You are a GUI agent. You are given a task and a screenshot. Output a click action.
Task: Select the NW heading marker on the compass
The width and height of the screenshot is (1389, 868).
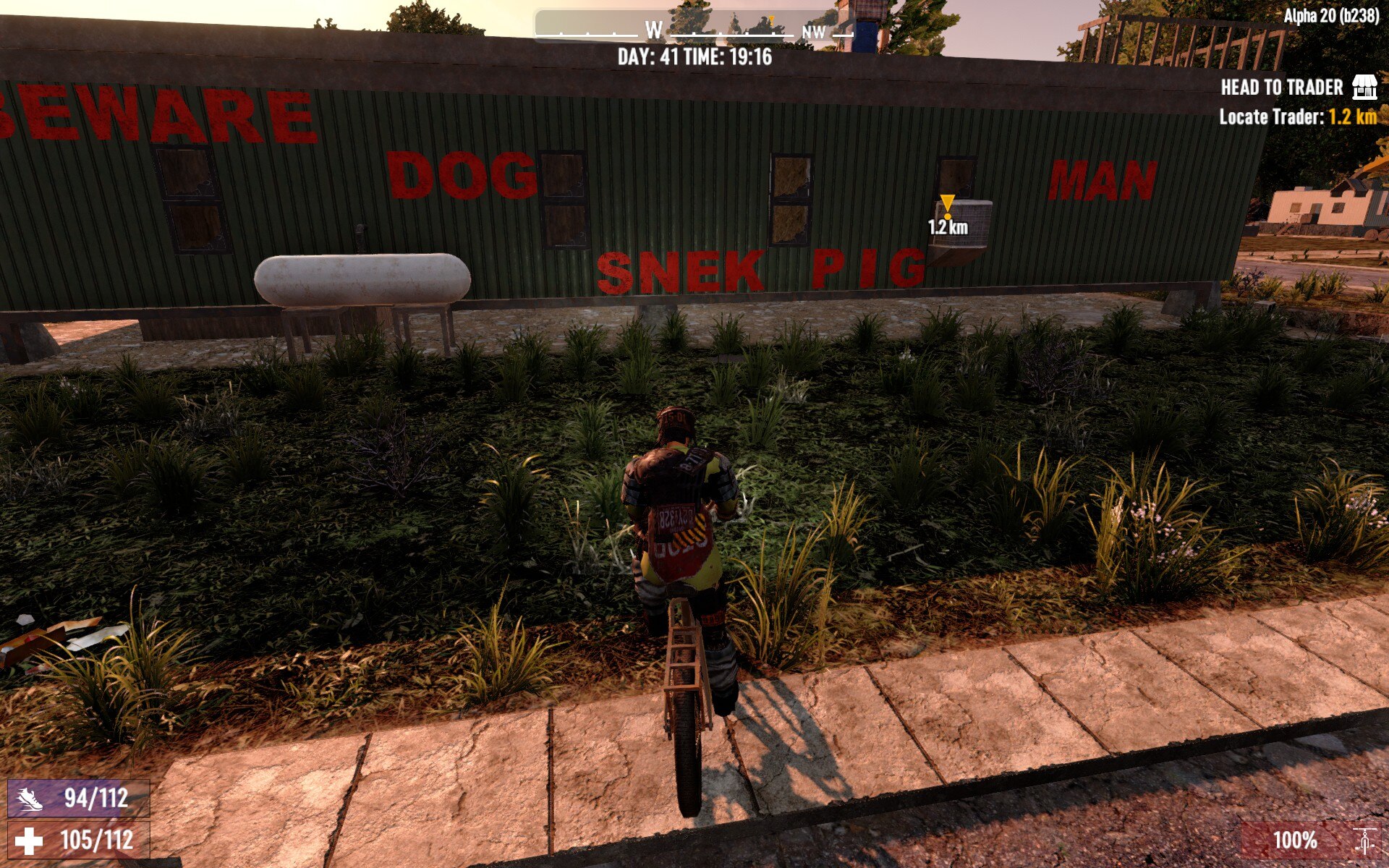tap(815, 32)
